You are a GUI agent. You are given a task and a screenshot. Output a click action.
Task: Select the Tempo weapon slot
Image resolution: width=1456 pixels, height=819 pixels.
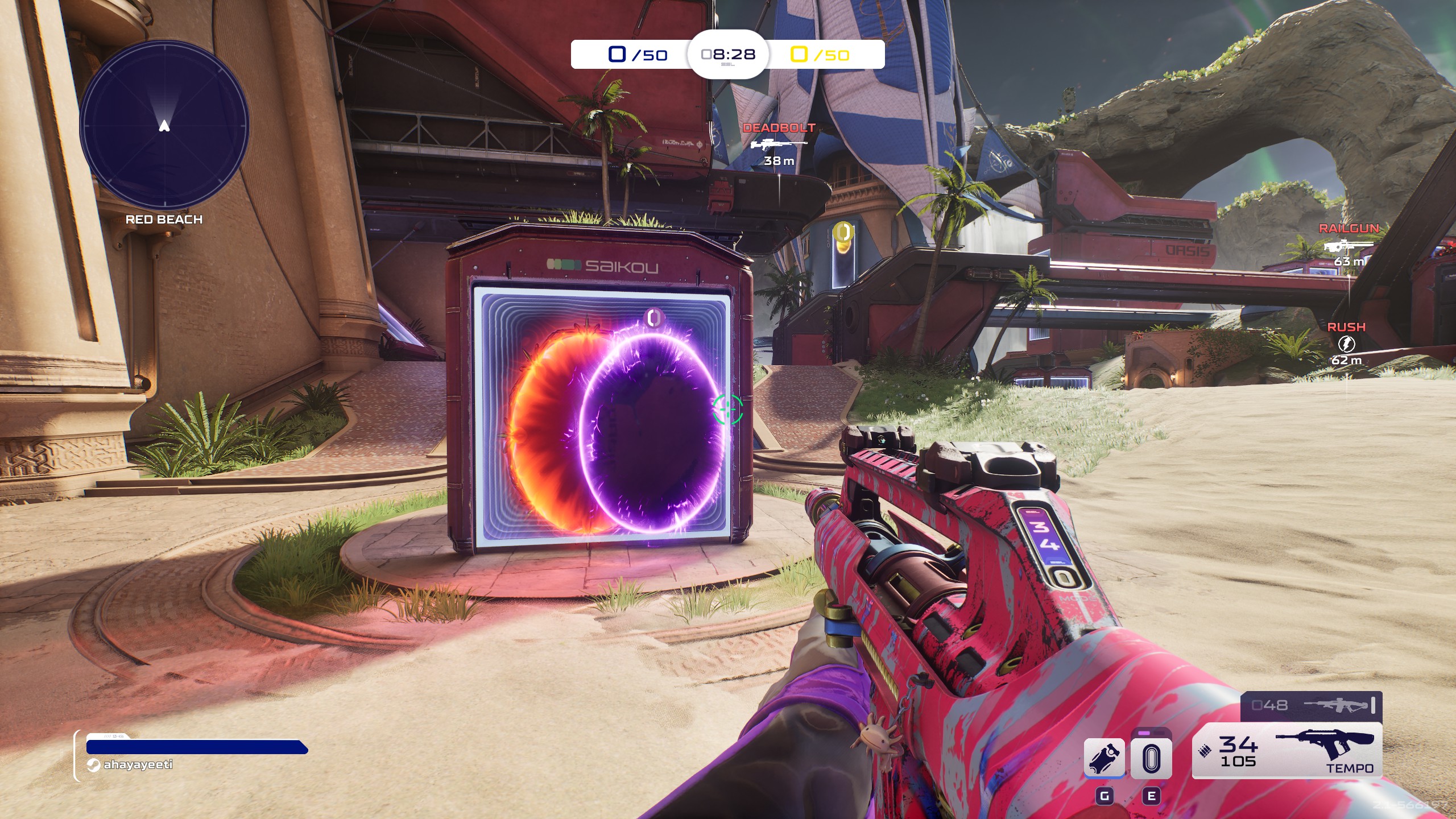pos(1287,750)
